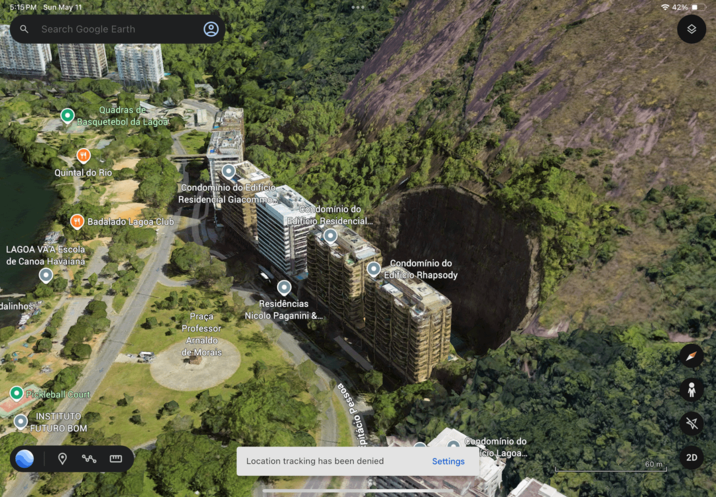Select the Pickleball court marker

click(16, 393)
